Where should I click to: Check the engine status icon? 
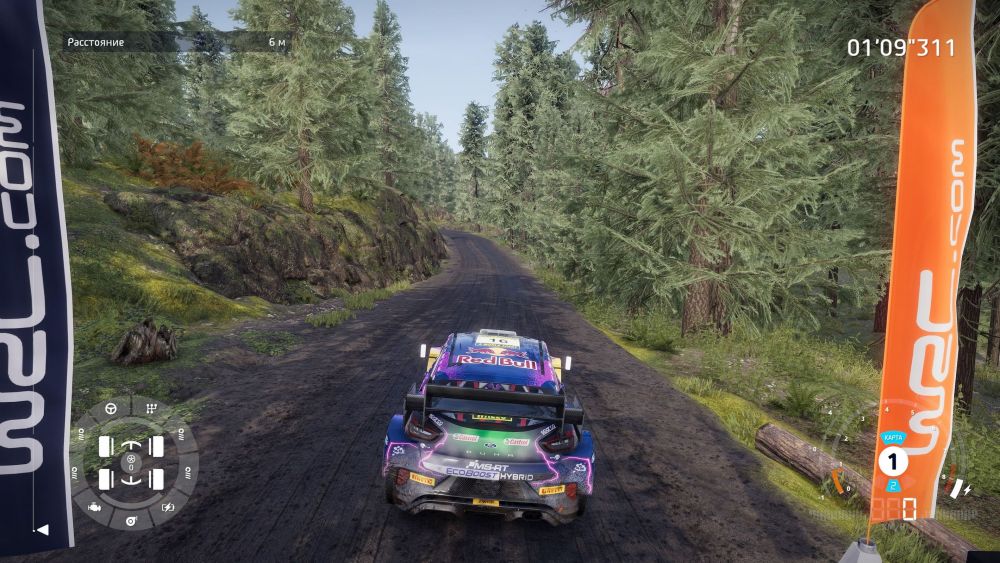[x=94, y=506]
